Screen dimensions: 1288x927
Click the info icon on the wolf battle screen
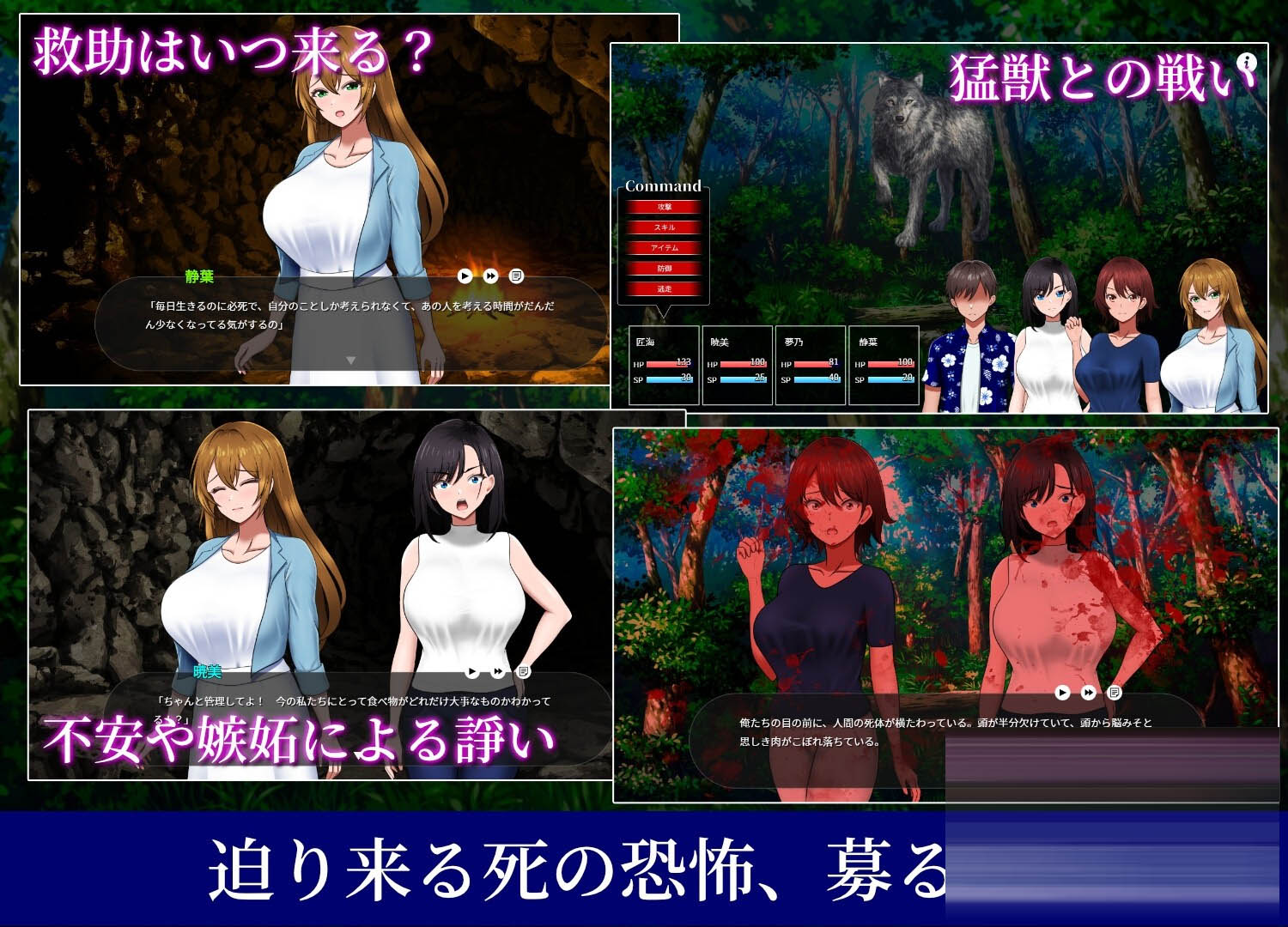1248,62
